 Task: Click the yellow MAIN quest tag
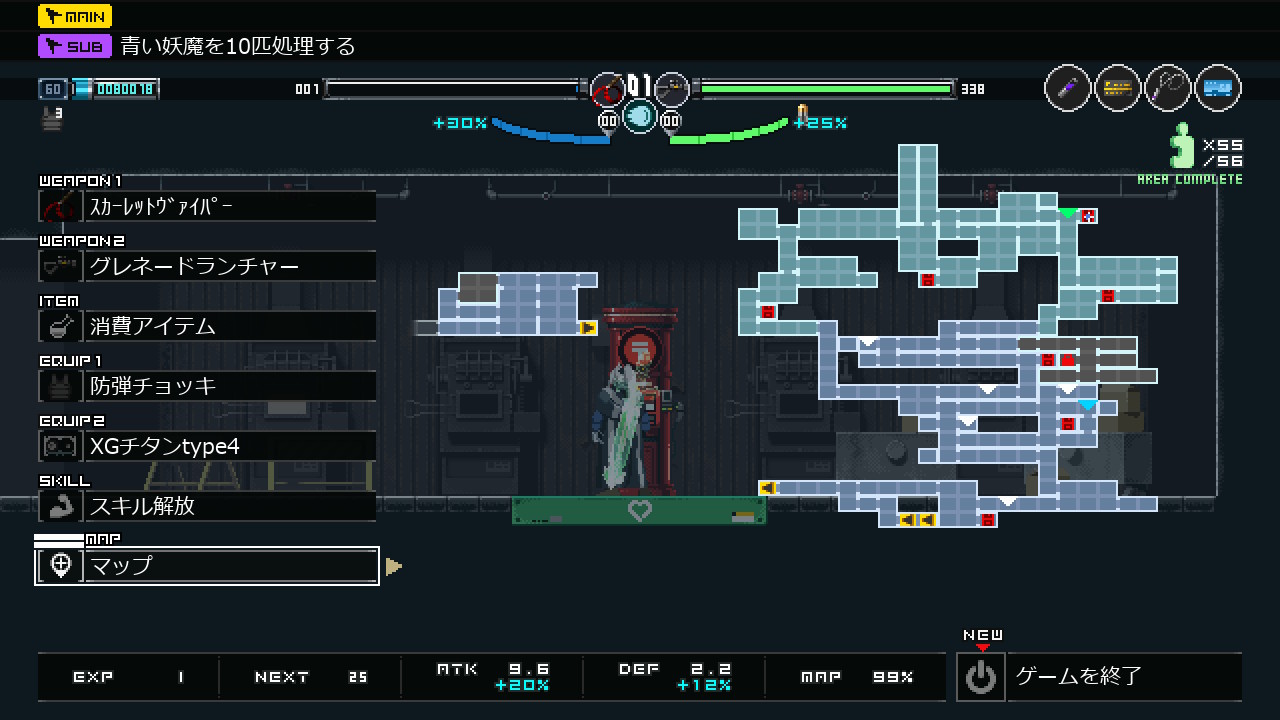[x=75, y=16]
